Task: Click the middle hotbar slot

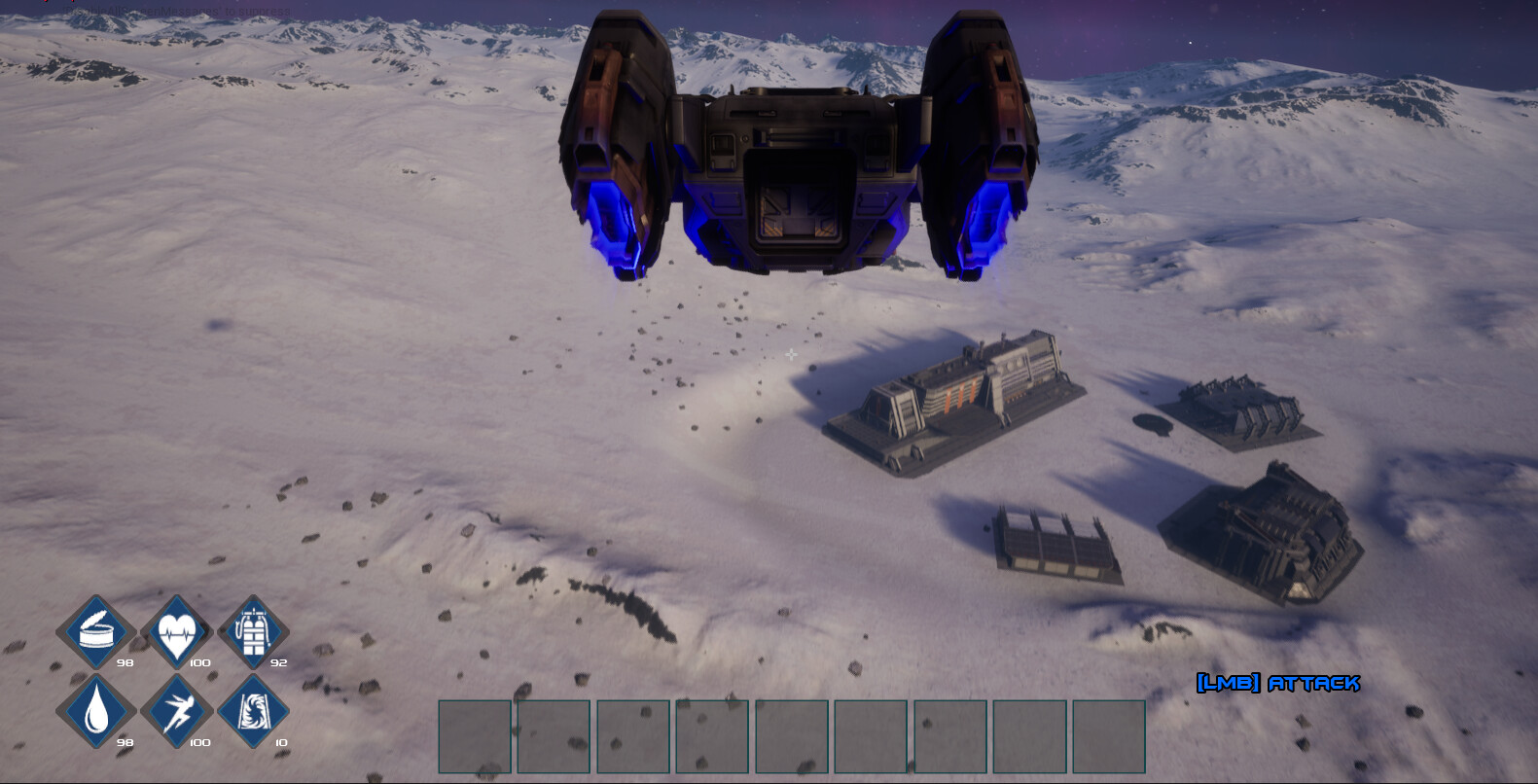Action: tap(790, 735)
